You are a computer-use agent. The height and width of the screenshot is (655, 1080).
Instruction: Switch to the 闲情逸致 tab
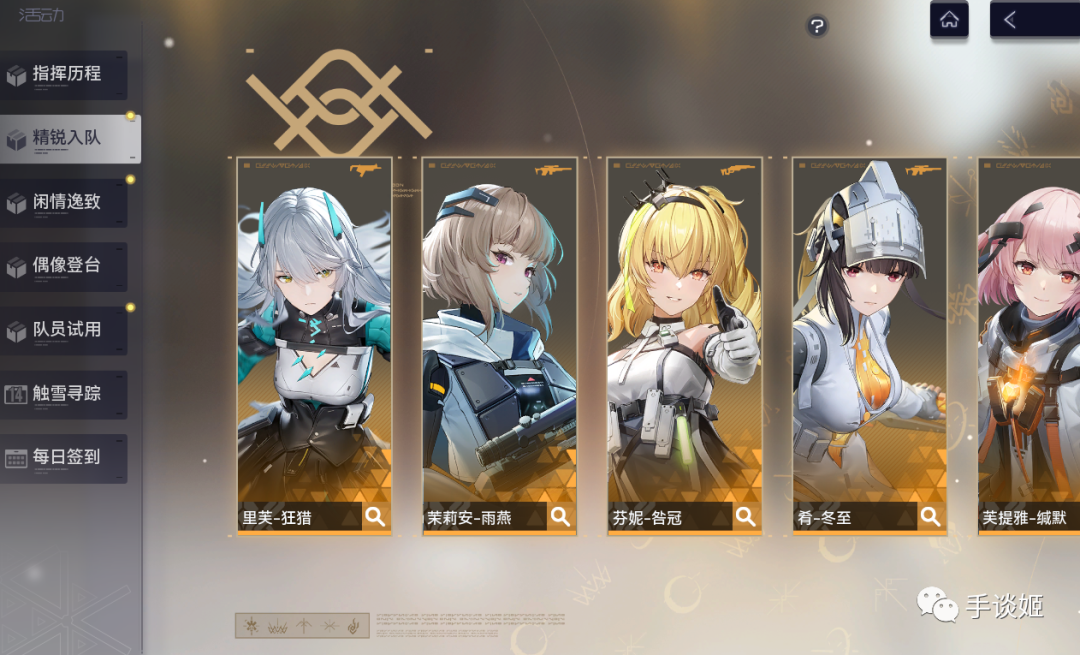[x=65, y=203]
